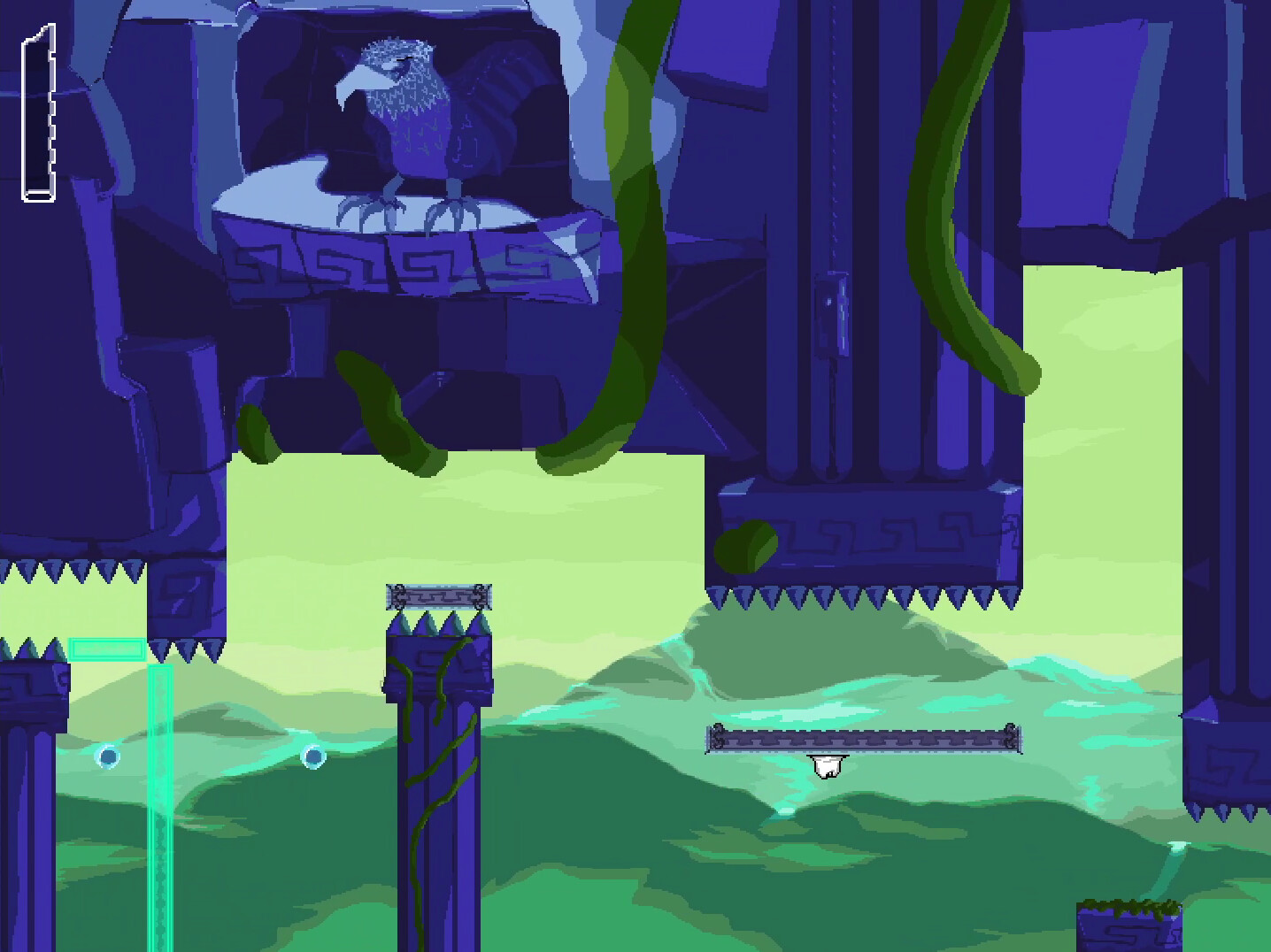Click the second bubble orb floating right of it

[x=314, y=759]
